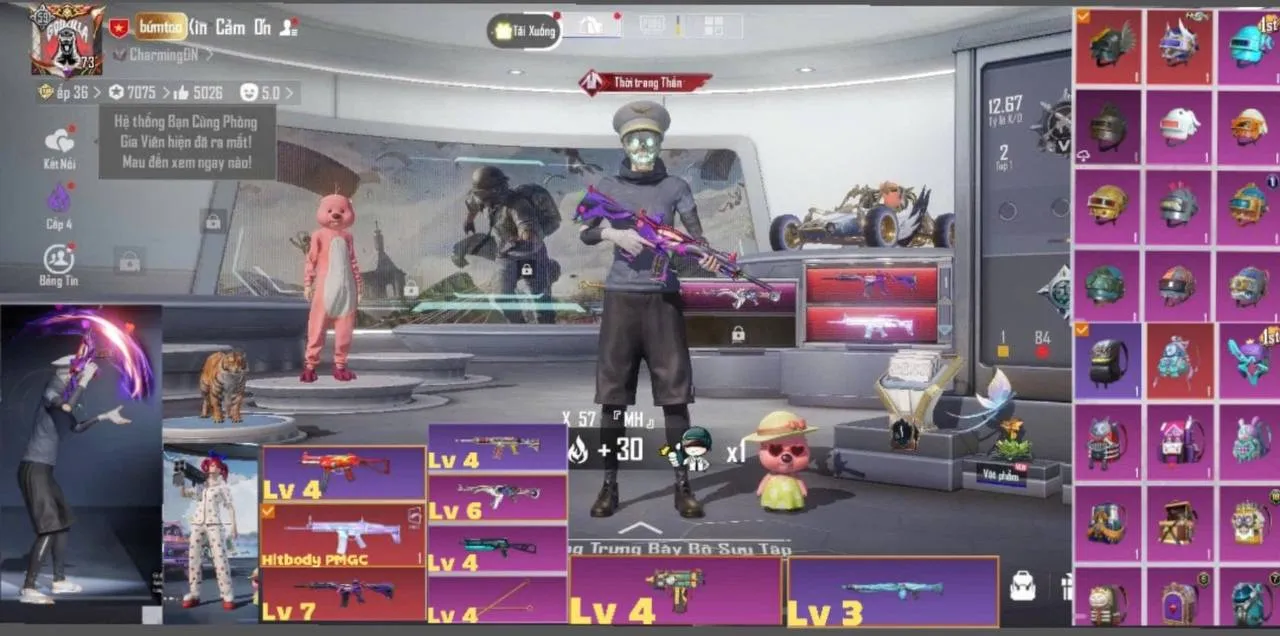Choose the Lv 6 weapon skin thumbnail
Viewport: 1280px width, 636px height.
(x=497, y=497)
